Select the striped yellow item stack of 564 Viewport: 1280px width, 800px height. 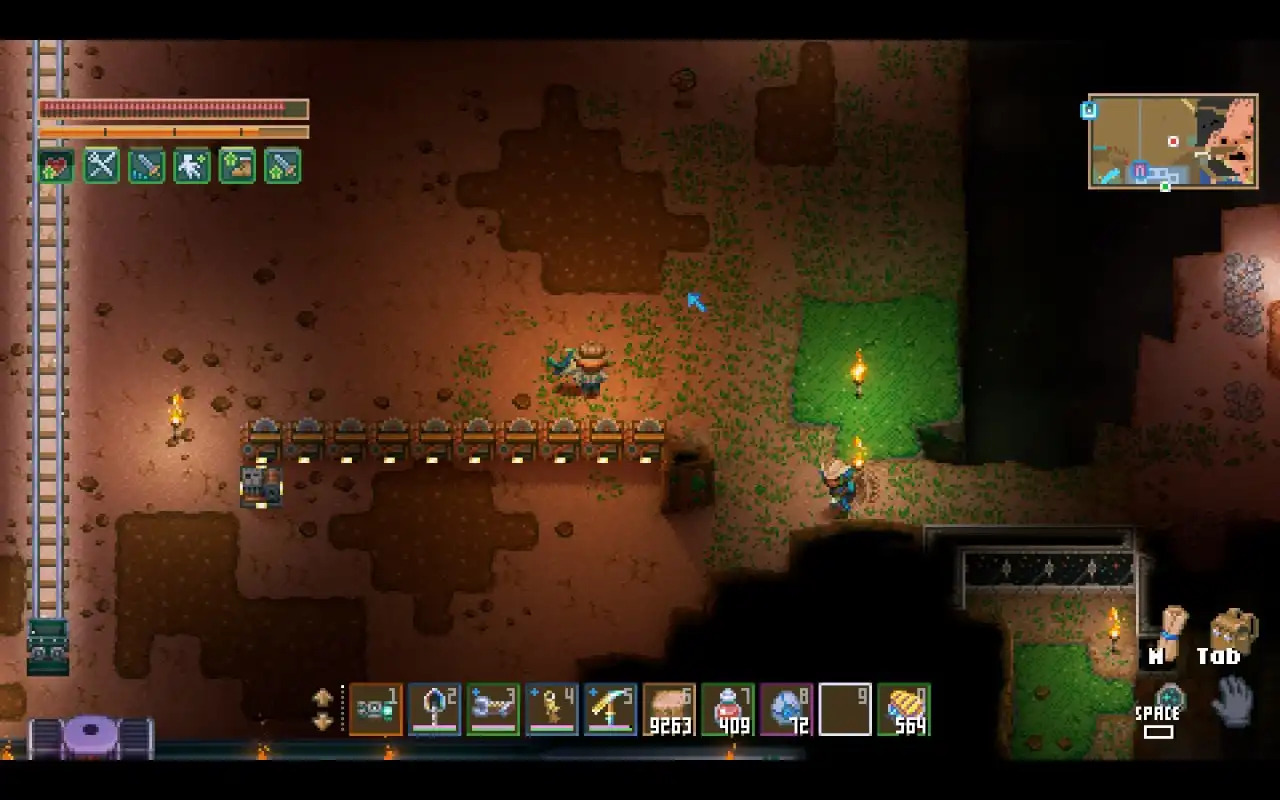point(905,709)
